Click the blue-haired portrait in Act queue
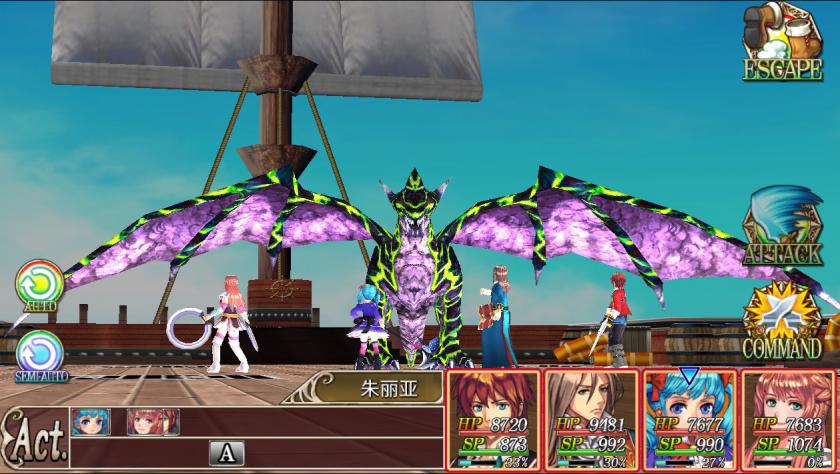This screenshot has width=840, height=474. 90,421
